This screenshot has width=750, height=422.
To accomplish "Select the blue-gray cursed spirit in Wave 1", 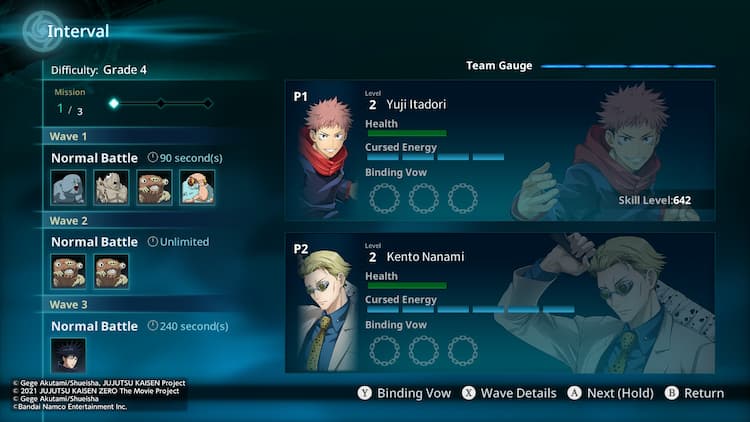I will tap(68, 187).
